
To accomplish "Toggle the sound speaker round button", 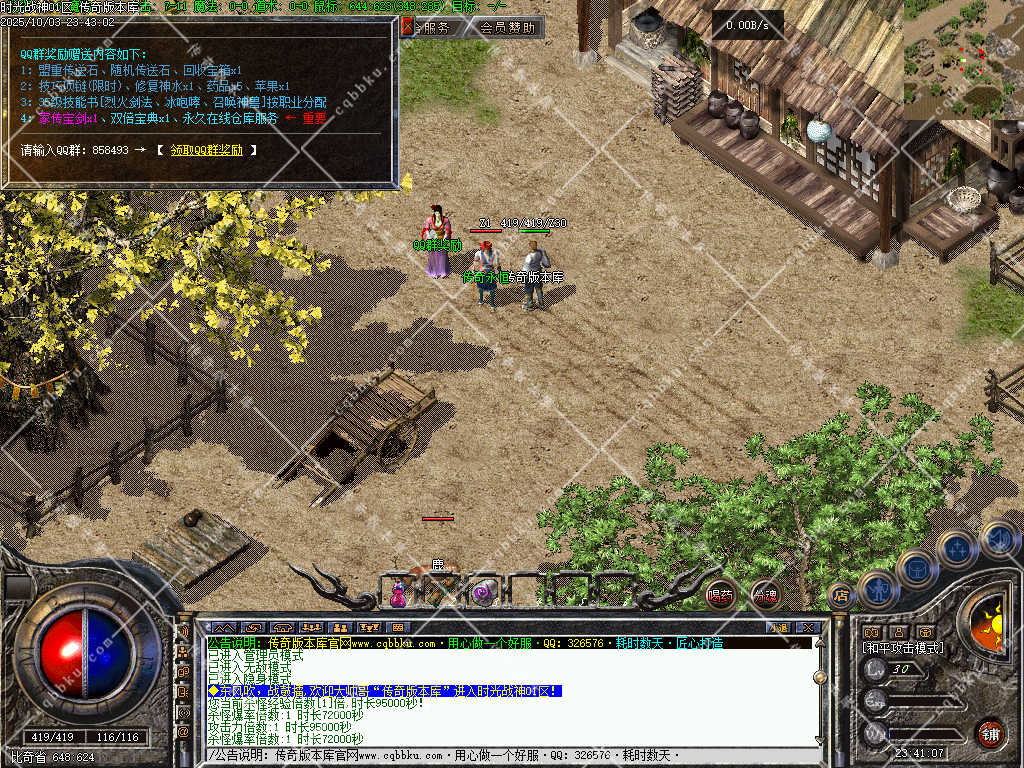I will [x=997, y=539].
